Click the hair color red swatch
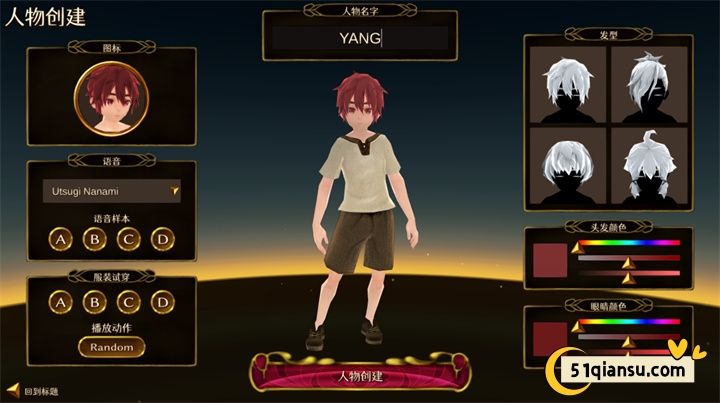 click(x=550, y=259)
